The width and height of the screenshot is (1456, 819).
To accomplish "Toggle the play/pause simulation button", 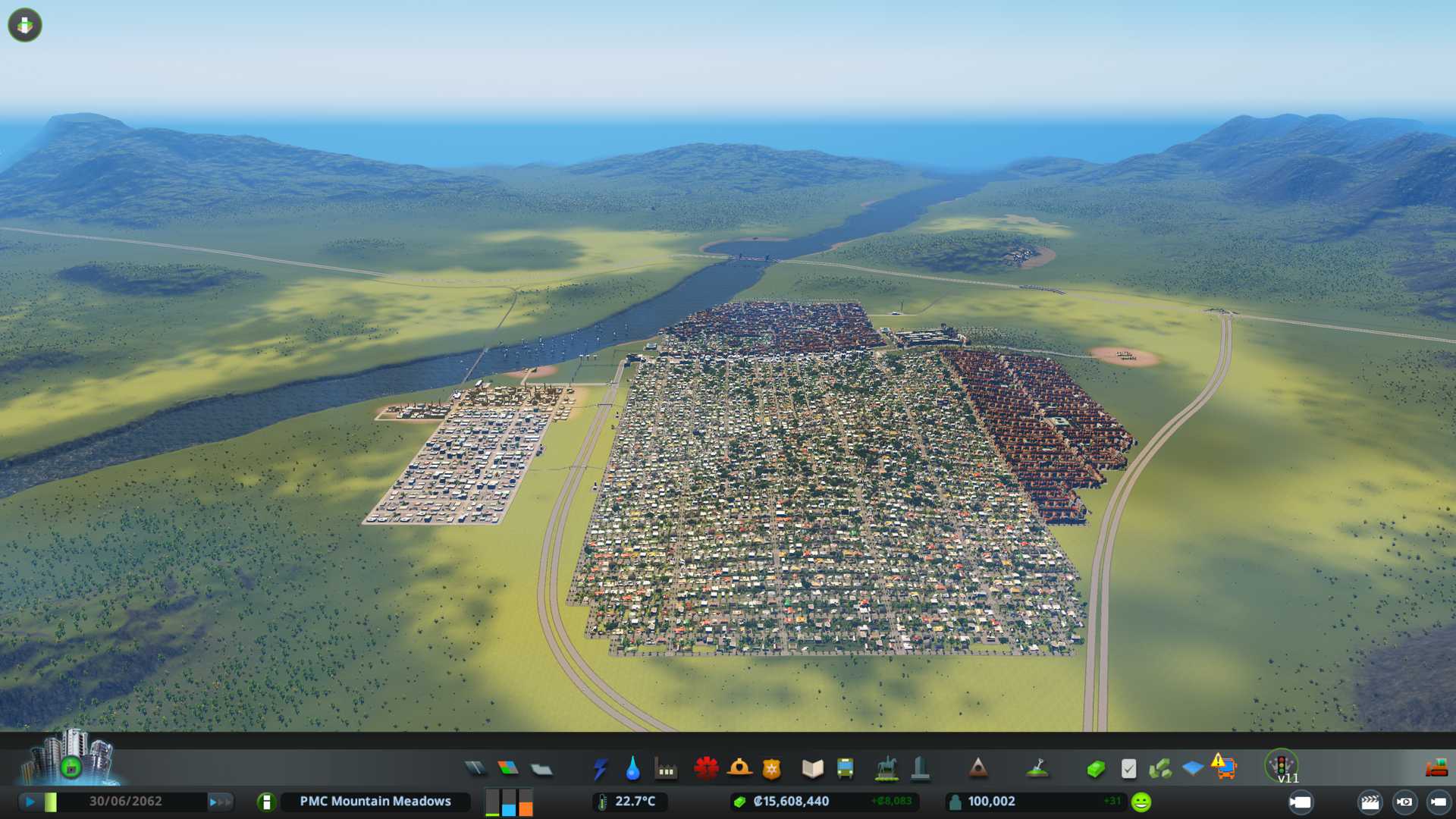I will coord(30,802).
